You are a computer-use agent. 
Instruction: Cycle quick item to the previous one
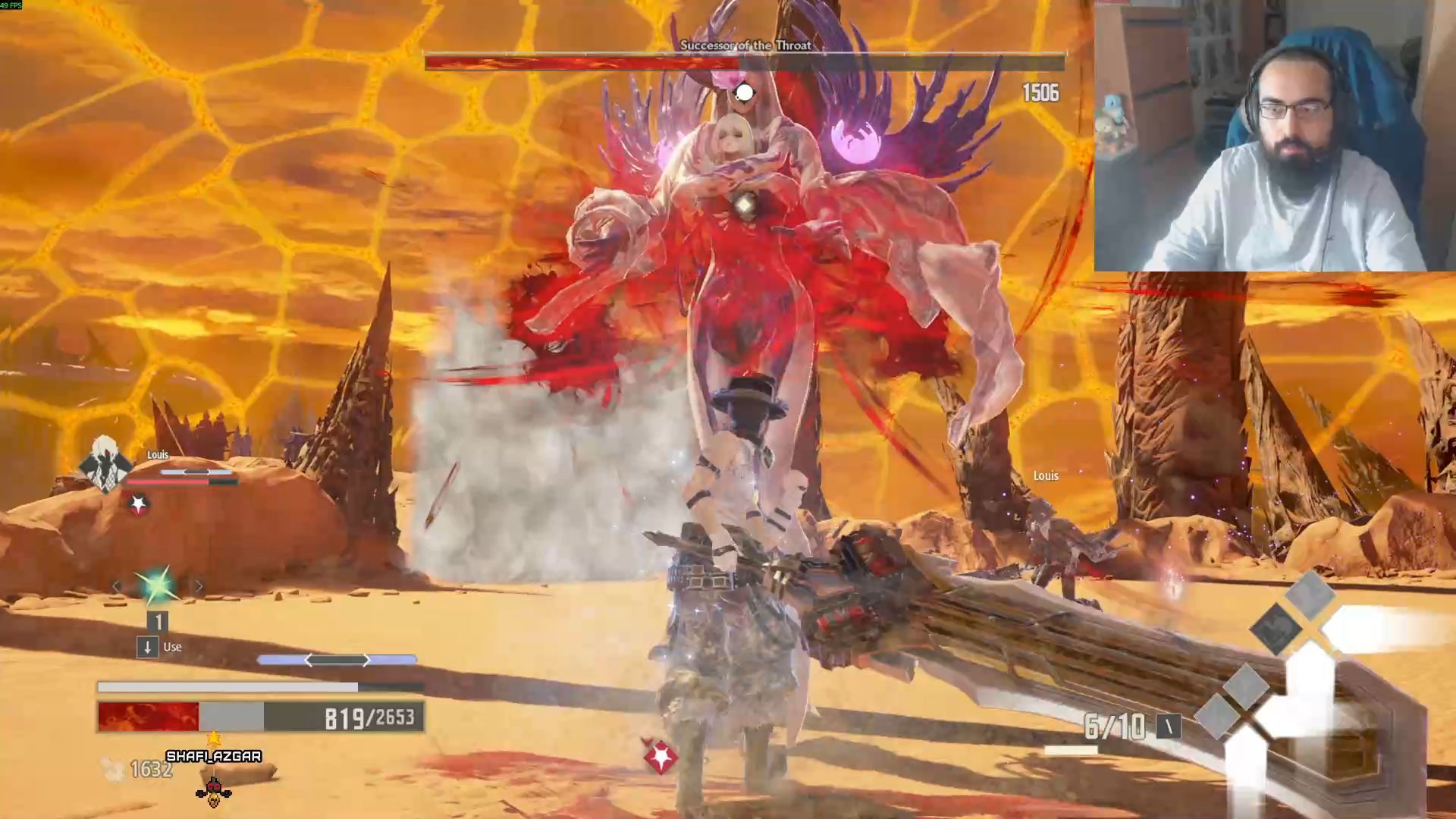click(117, 586)
